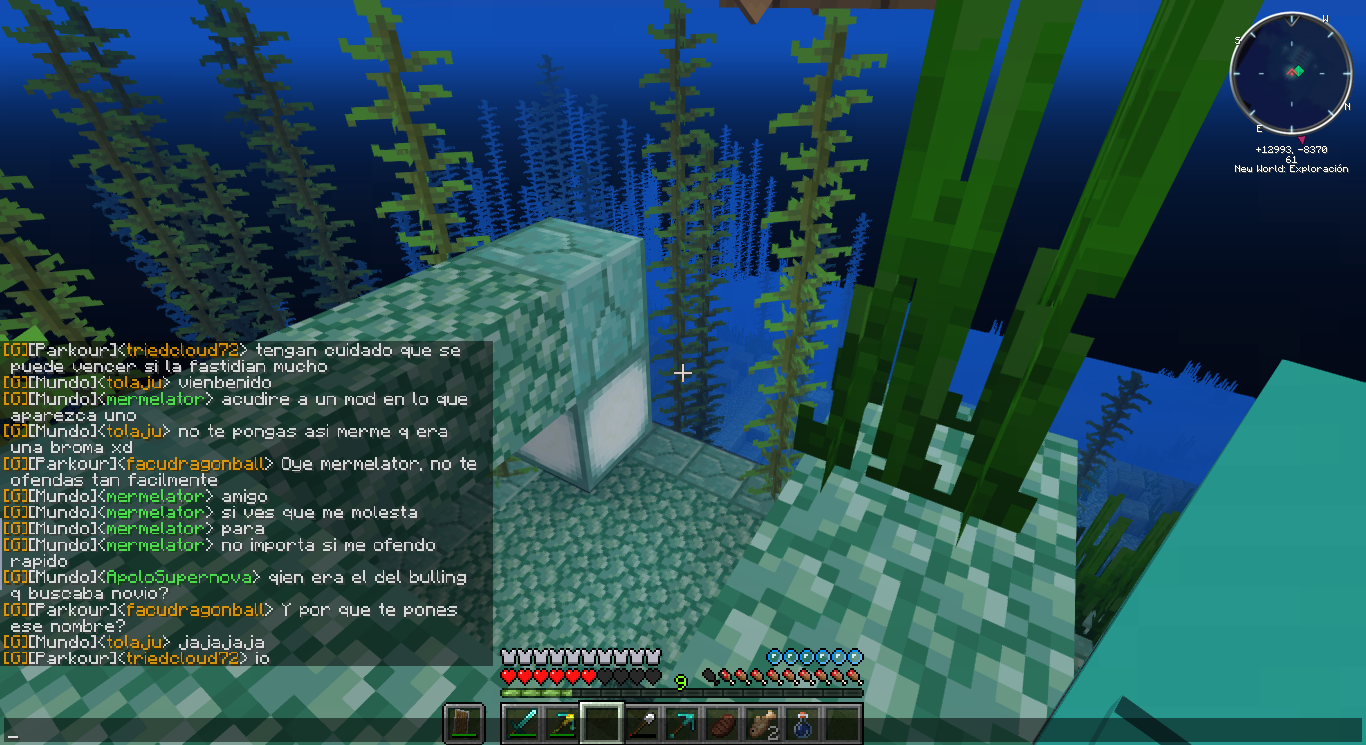Choose the iron shovel hotbar slot

642,723
